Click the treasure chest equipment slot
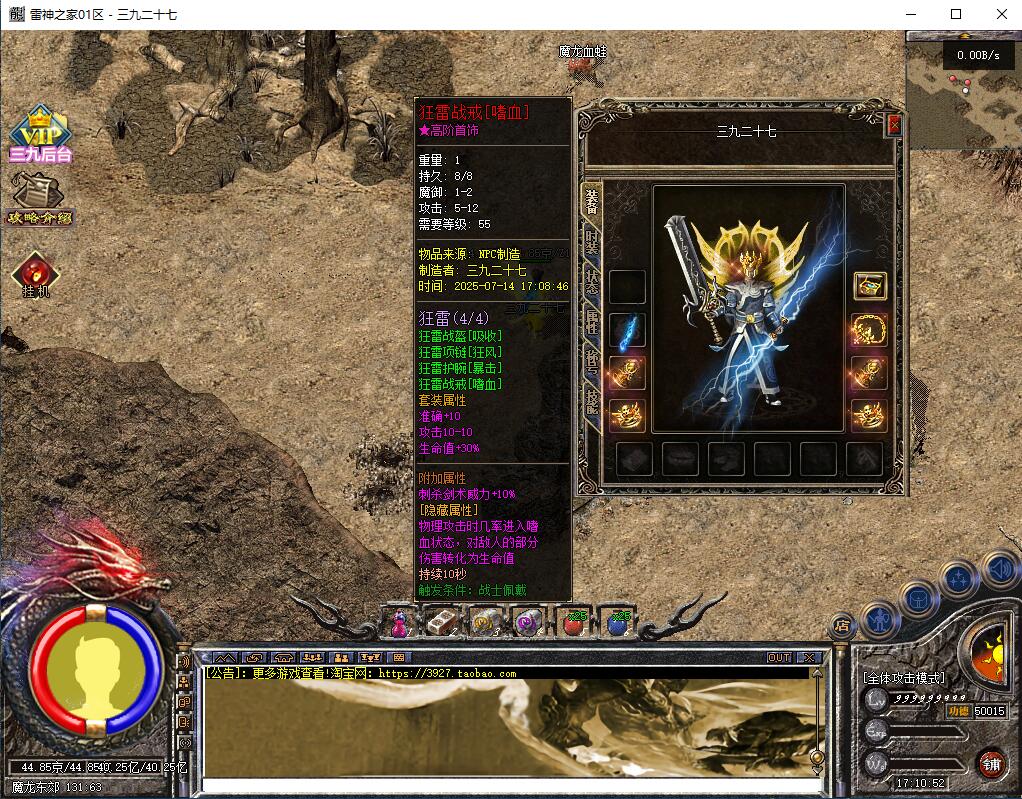 869,286
